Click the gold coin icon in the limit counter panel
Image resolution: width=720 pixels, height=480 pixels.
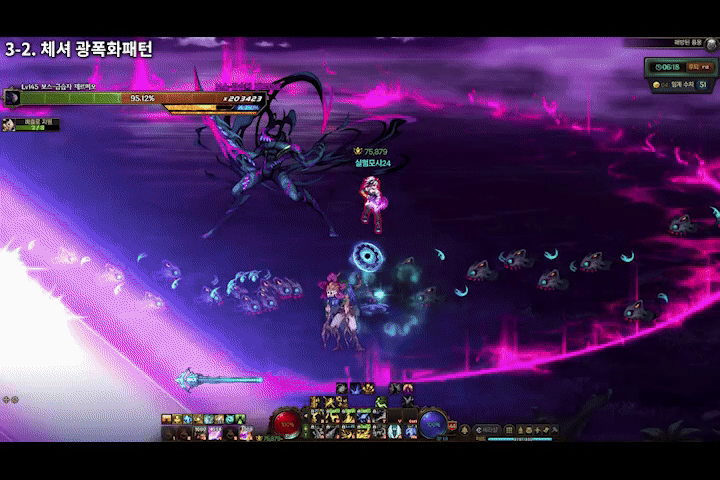tap(655, 85)
